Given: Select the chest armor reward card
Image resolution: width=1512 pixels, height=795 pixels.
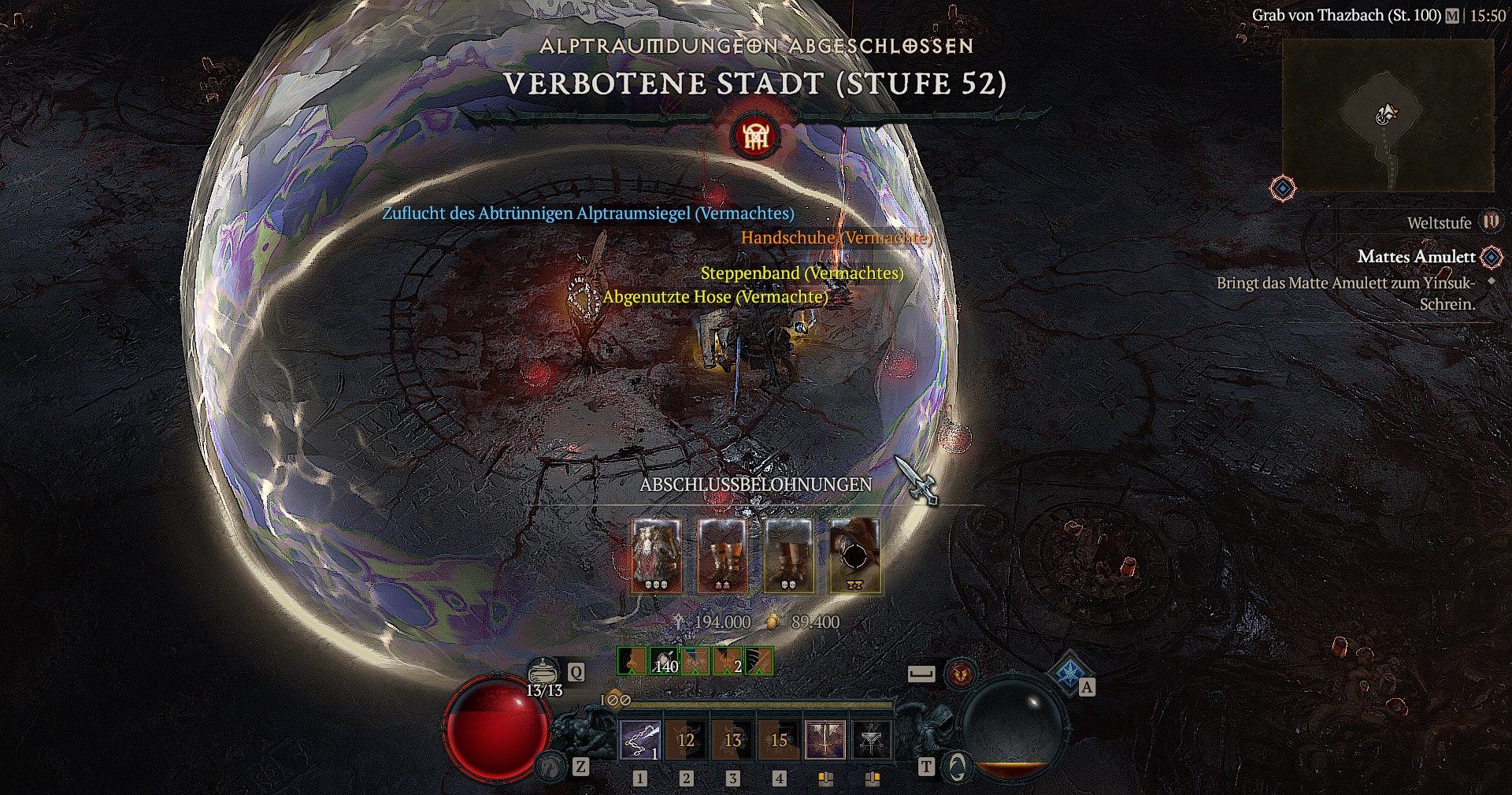Looking at the screenshot, I should [x=657, y=555].
